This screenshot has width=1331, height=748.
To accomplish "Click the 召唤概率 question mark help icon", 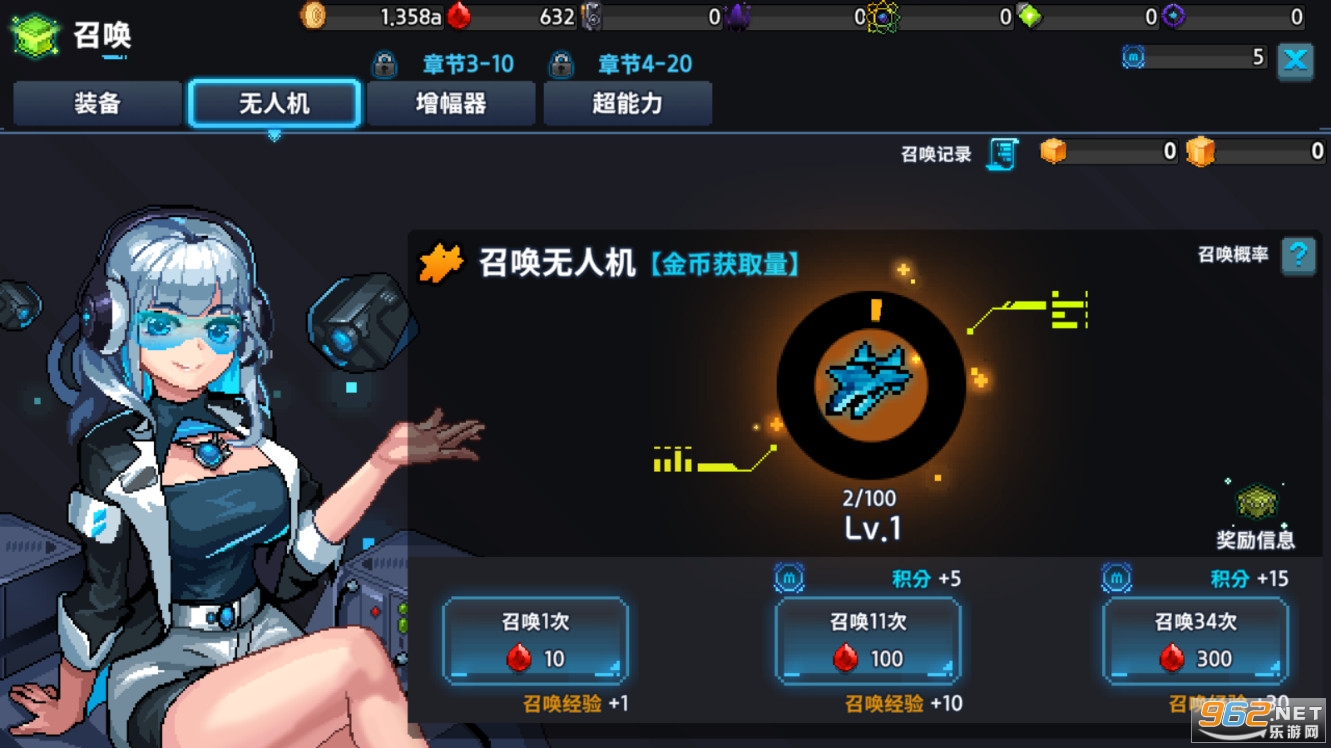I will 1298,256.
